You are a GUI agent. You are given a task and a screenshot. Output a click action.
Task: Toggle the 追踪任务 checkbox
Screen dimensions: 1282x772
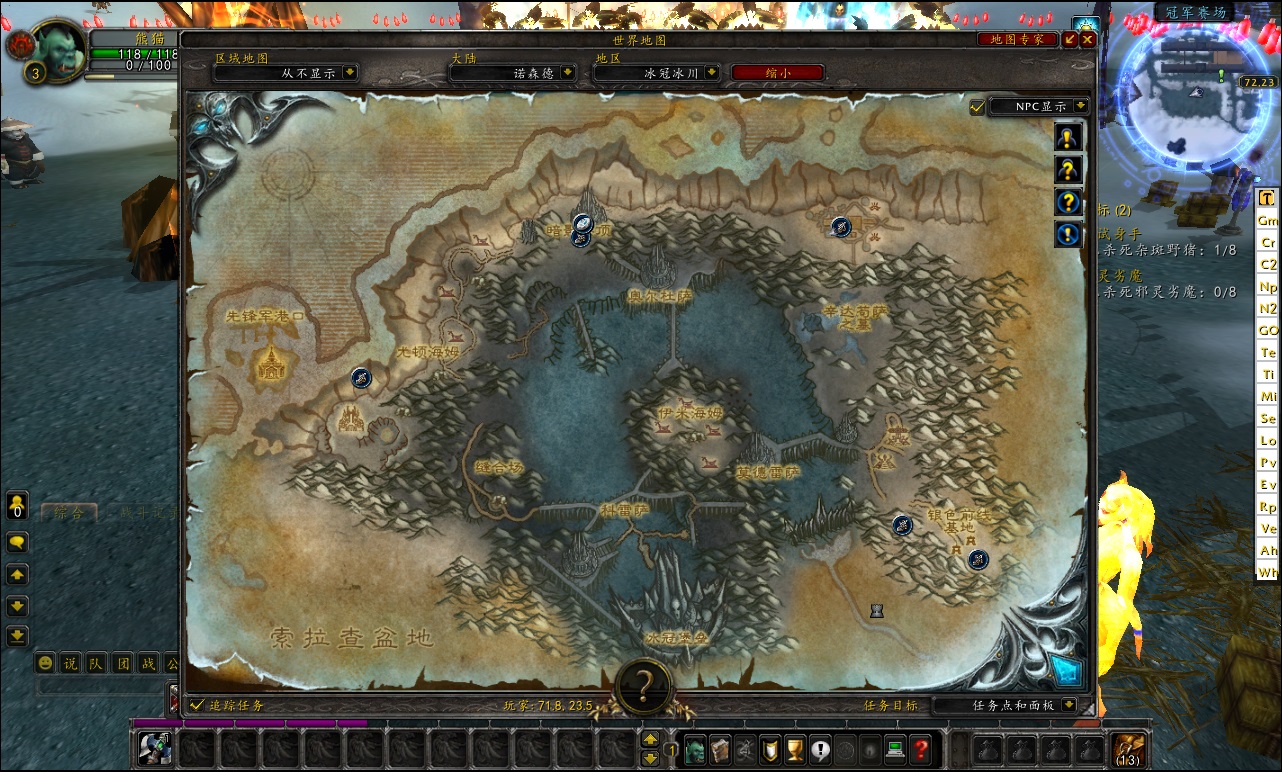click(x=197, y=705)
